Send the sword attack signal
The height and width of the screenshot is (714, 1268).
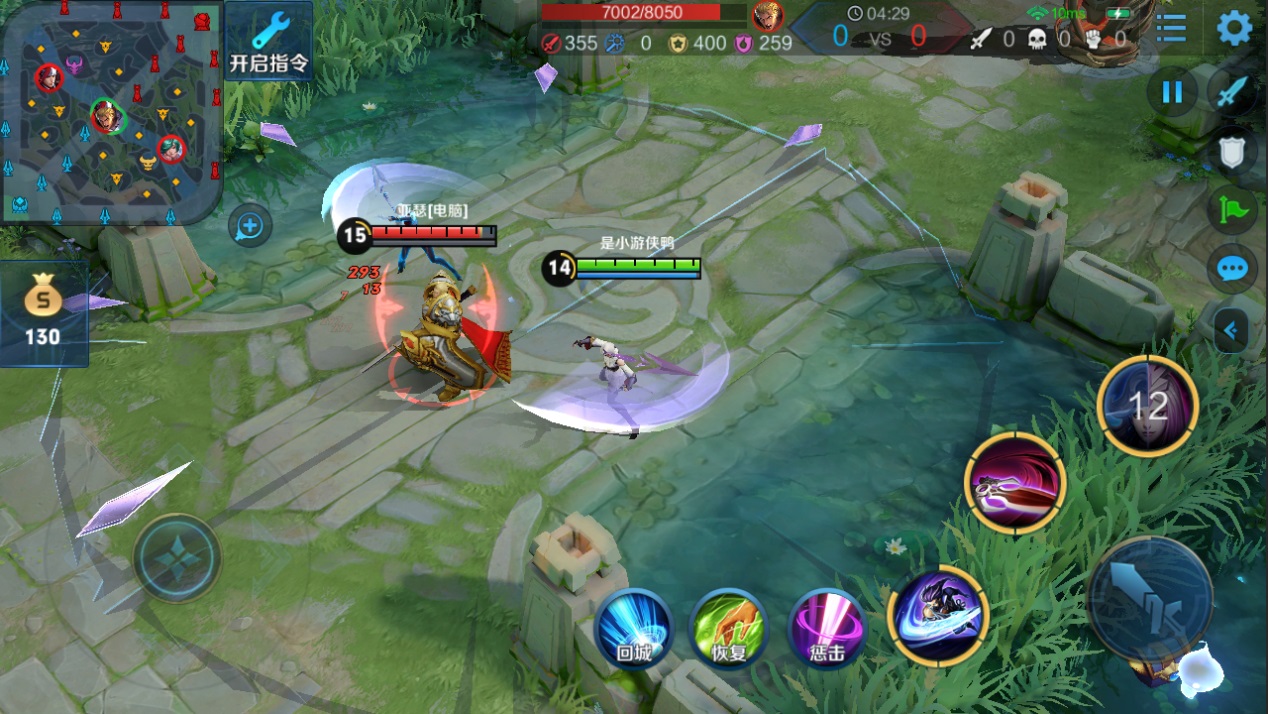(x=1232, y=93)
